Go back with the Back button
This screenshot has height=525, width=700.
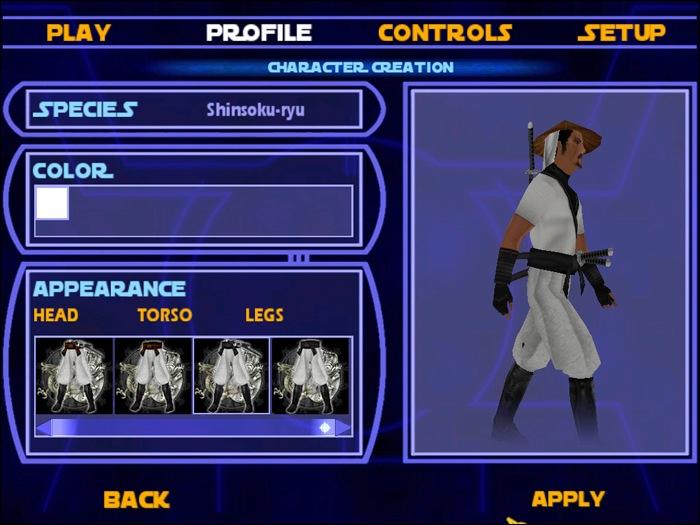(x=136, y=498)
